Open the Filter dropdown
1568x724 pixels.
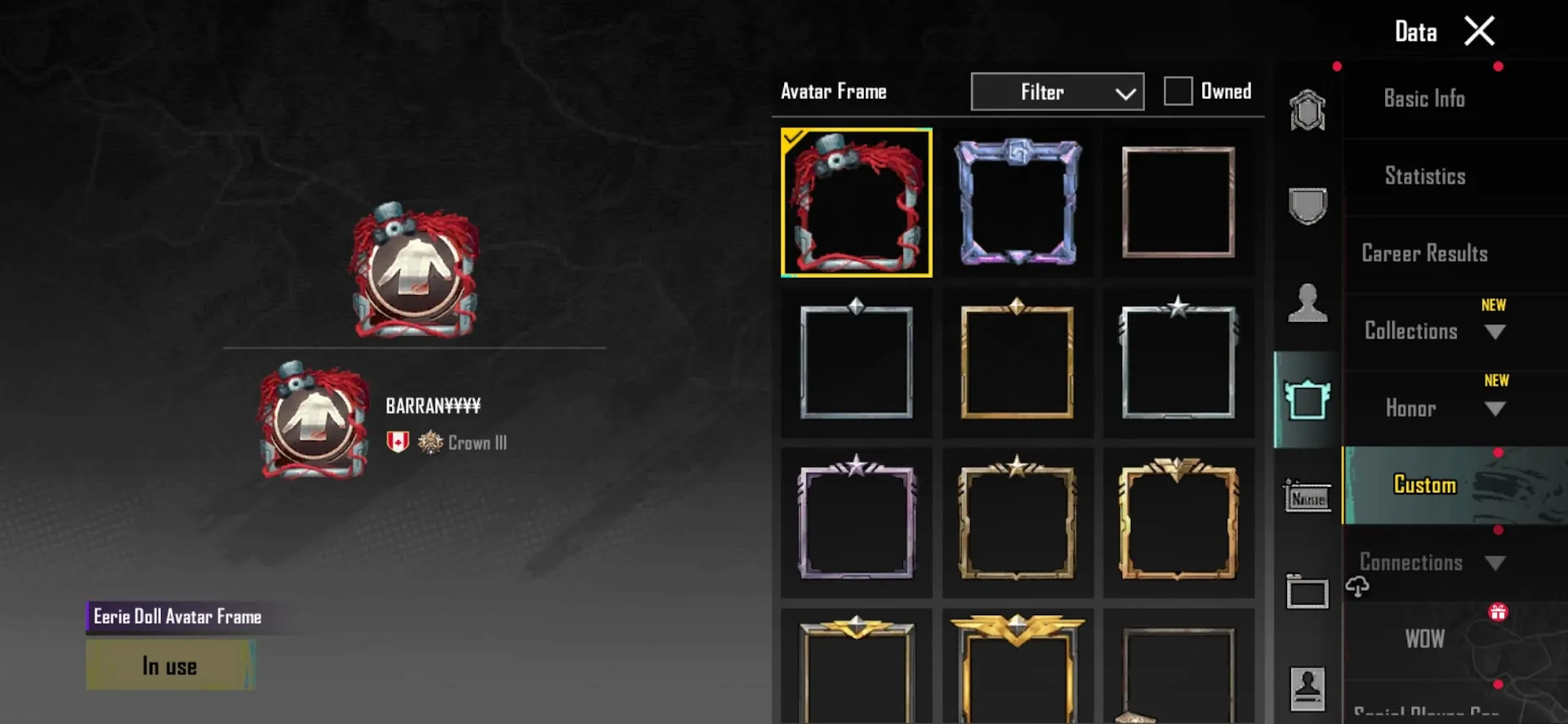coord(1057,92)
